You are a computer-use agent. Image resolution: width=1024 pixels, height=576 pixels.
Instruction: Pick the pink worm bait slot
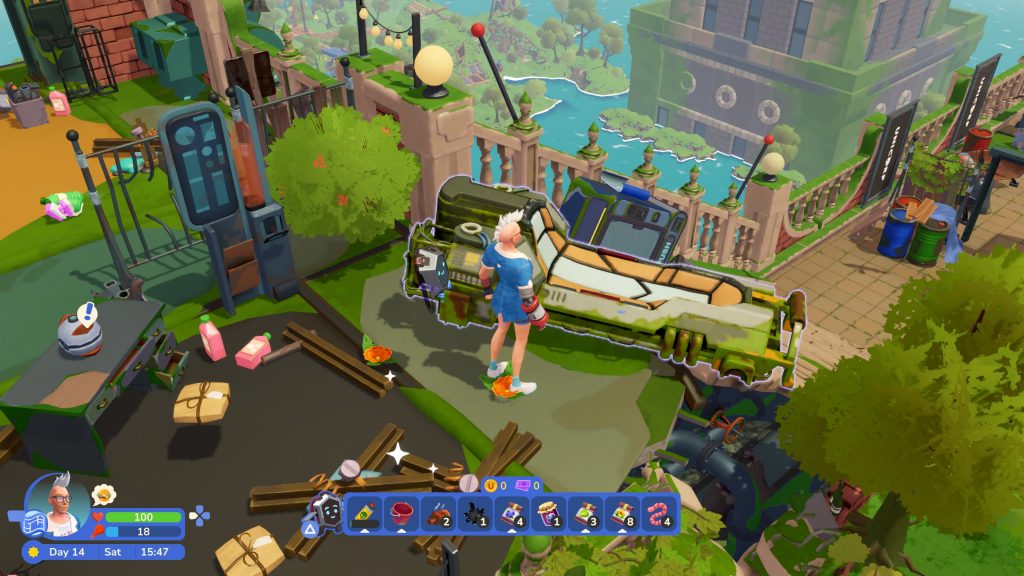[660, 514]
